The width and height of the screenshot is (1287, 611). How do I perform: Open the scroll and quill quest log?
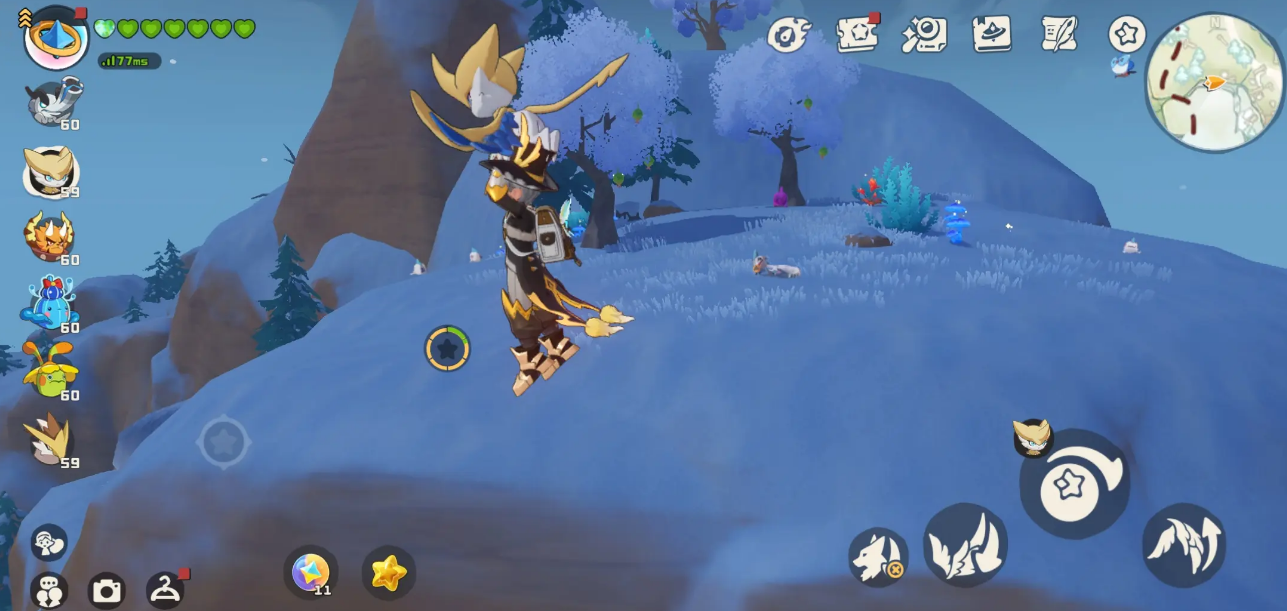coord(1058,34)
